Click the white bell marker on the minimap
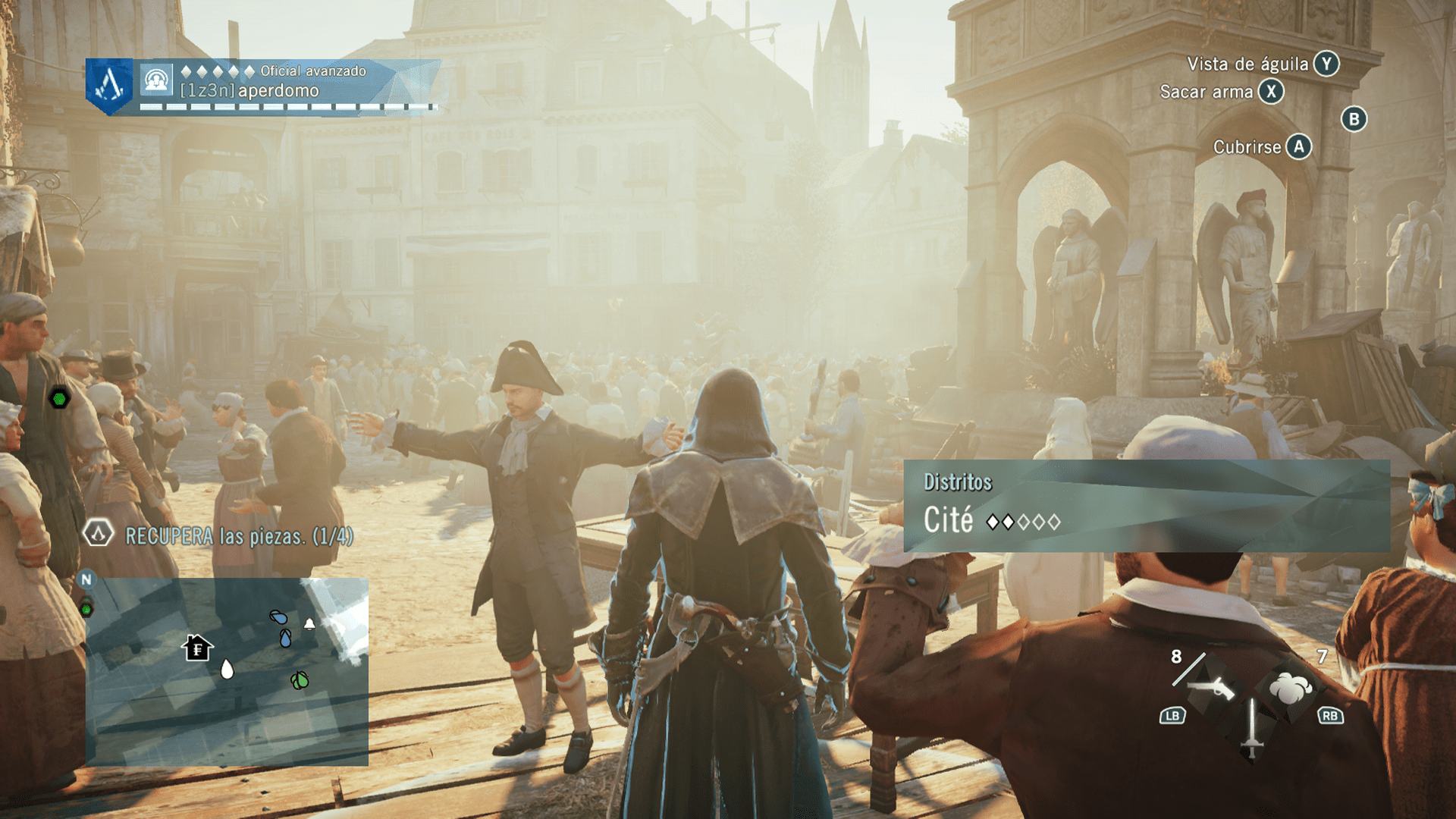The image size is (1456, 819). point(309,624)
